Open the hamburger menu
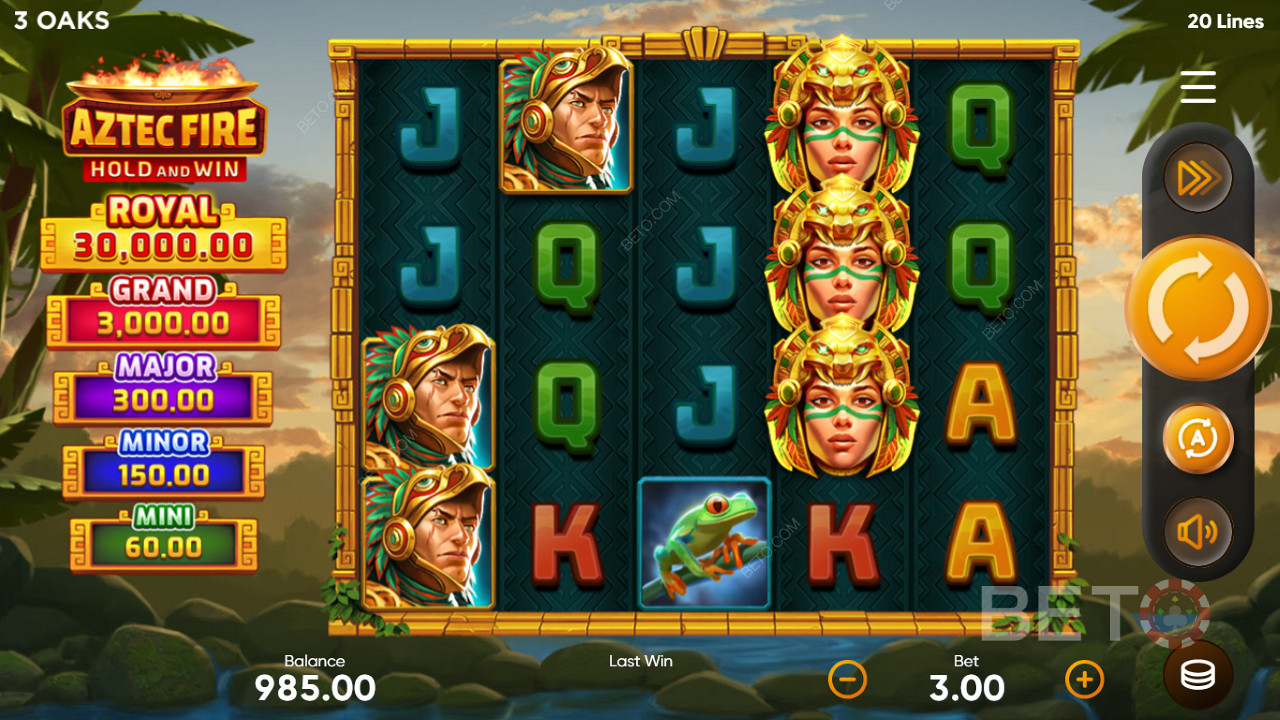Image resolution: width=1280 pixels, height=720 pixels. click(x=1198, y=87)
